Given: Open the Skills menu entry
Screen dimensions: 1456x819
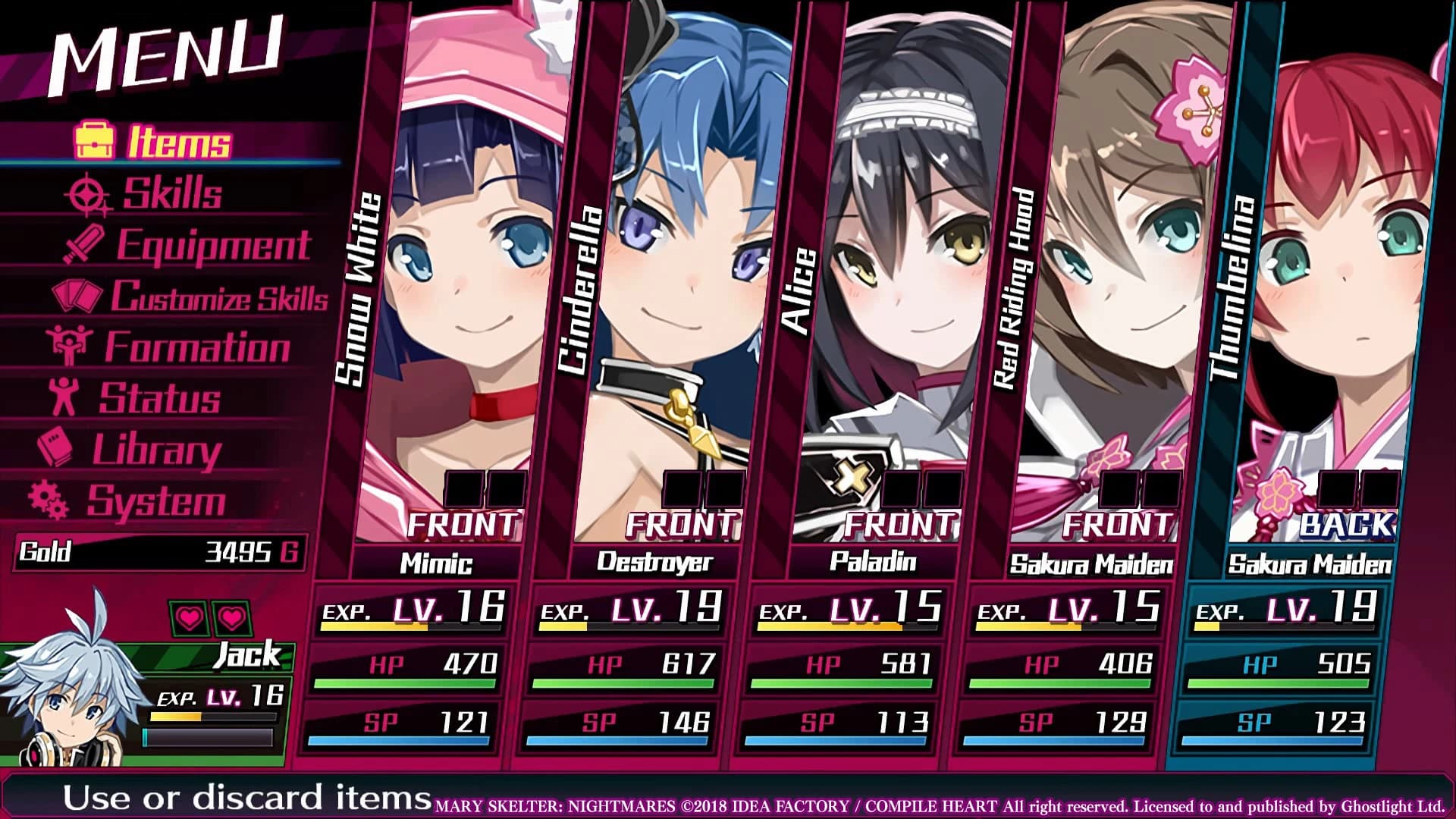Looking at the screenshot, I should (x=171, y=193).
